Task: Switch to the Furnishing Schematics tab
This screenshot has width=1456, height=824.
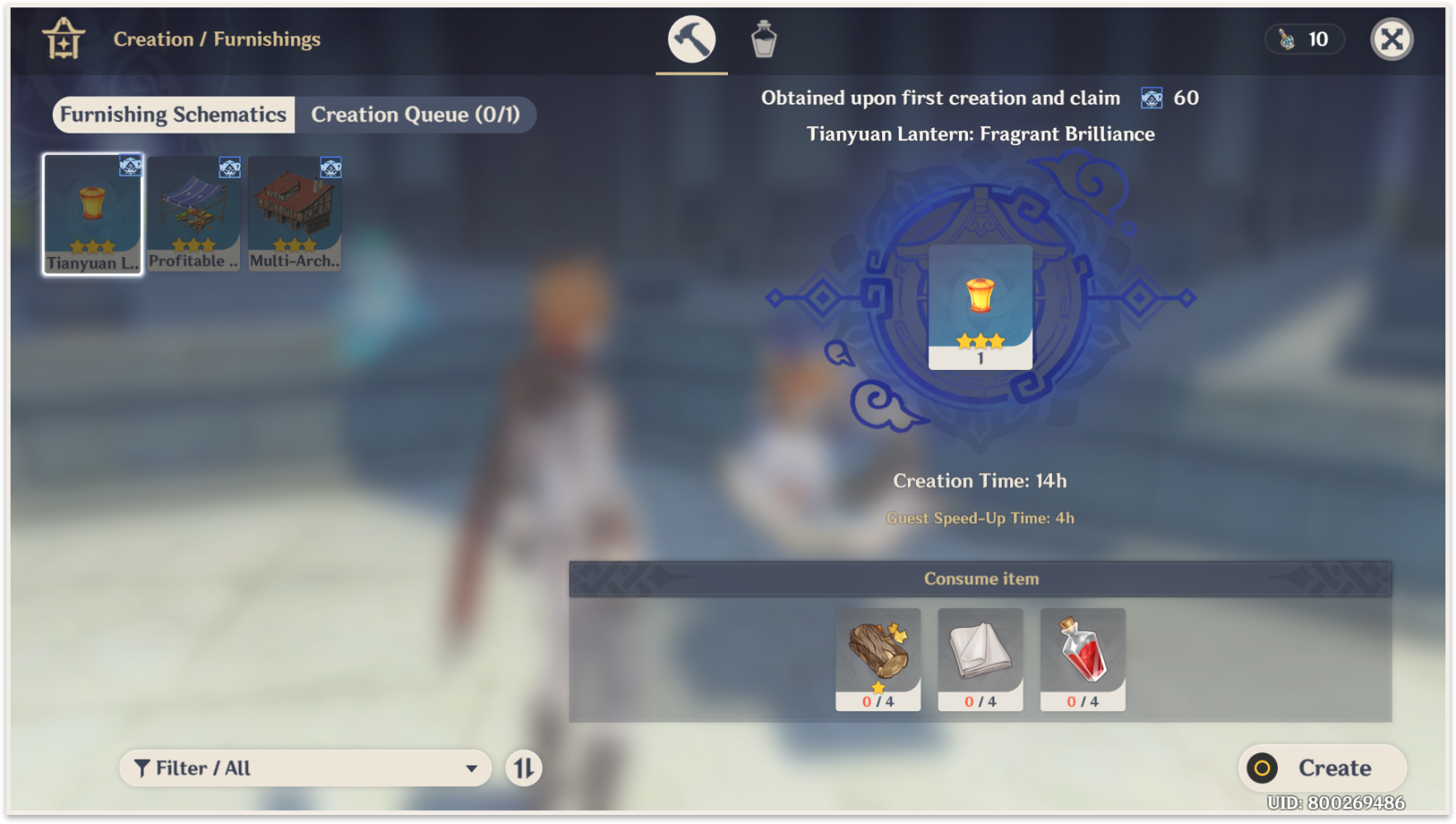Action: coord(172,115)
